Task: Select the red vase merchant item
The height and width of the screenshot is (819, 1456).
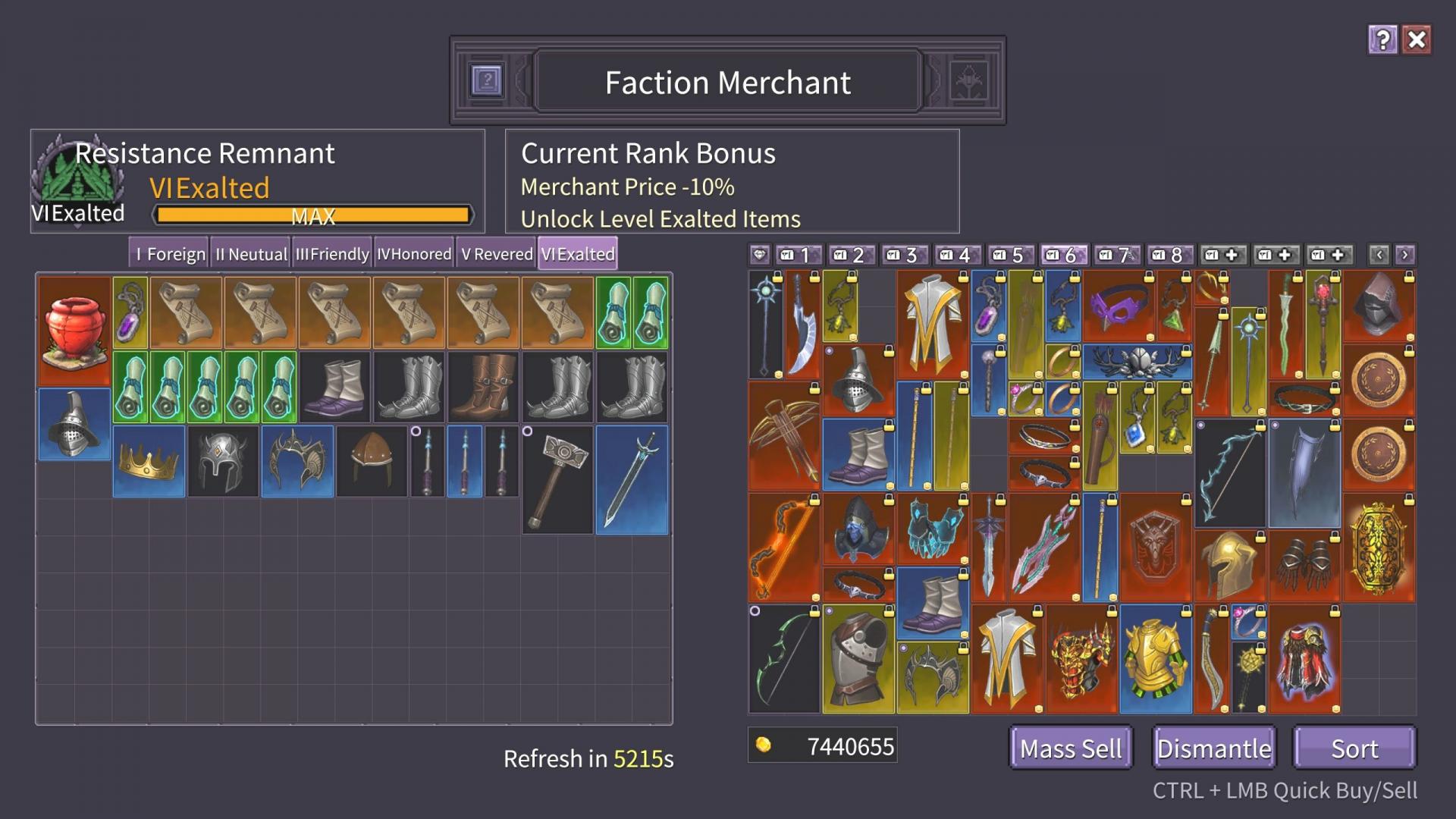Action: point(74,330)
